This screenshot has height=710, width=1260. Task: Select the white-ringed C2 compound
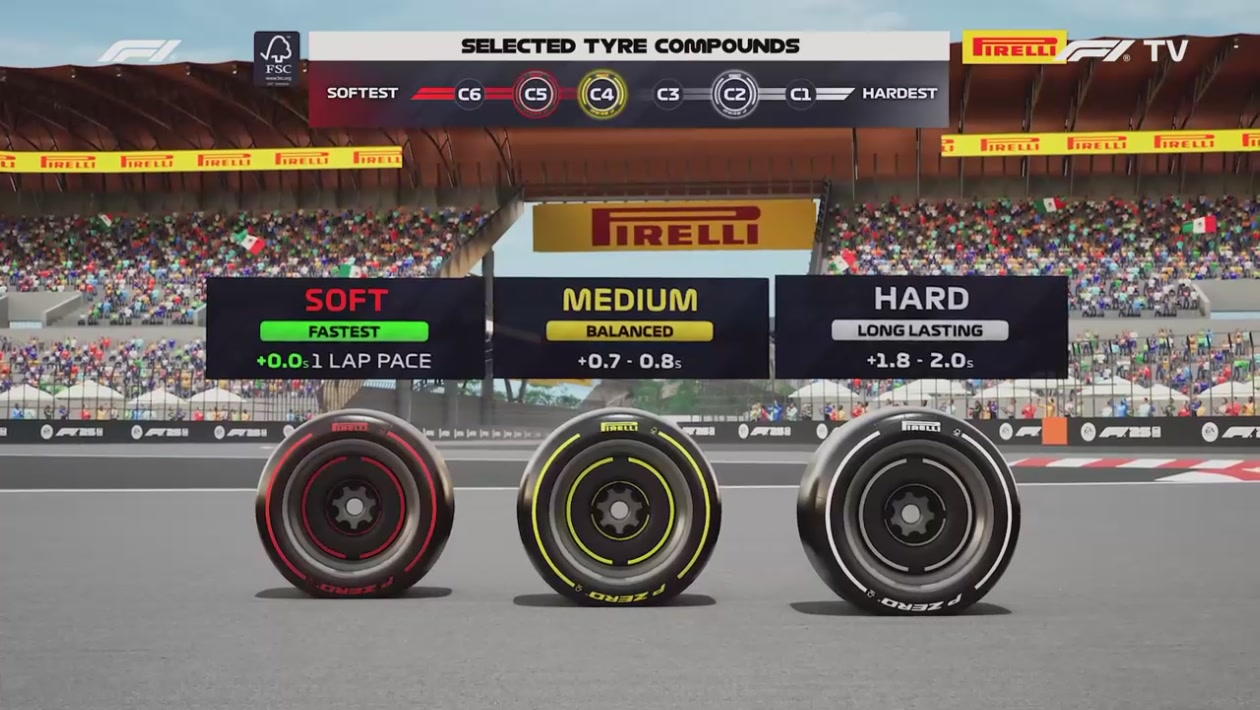point(735,94)
